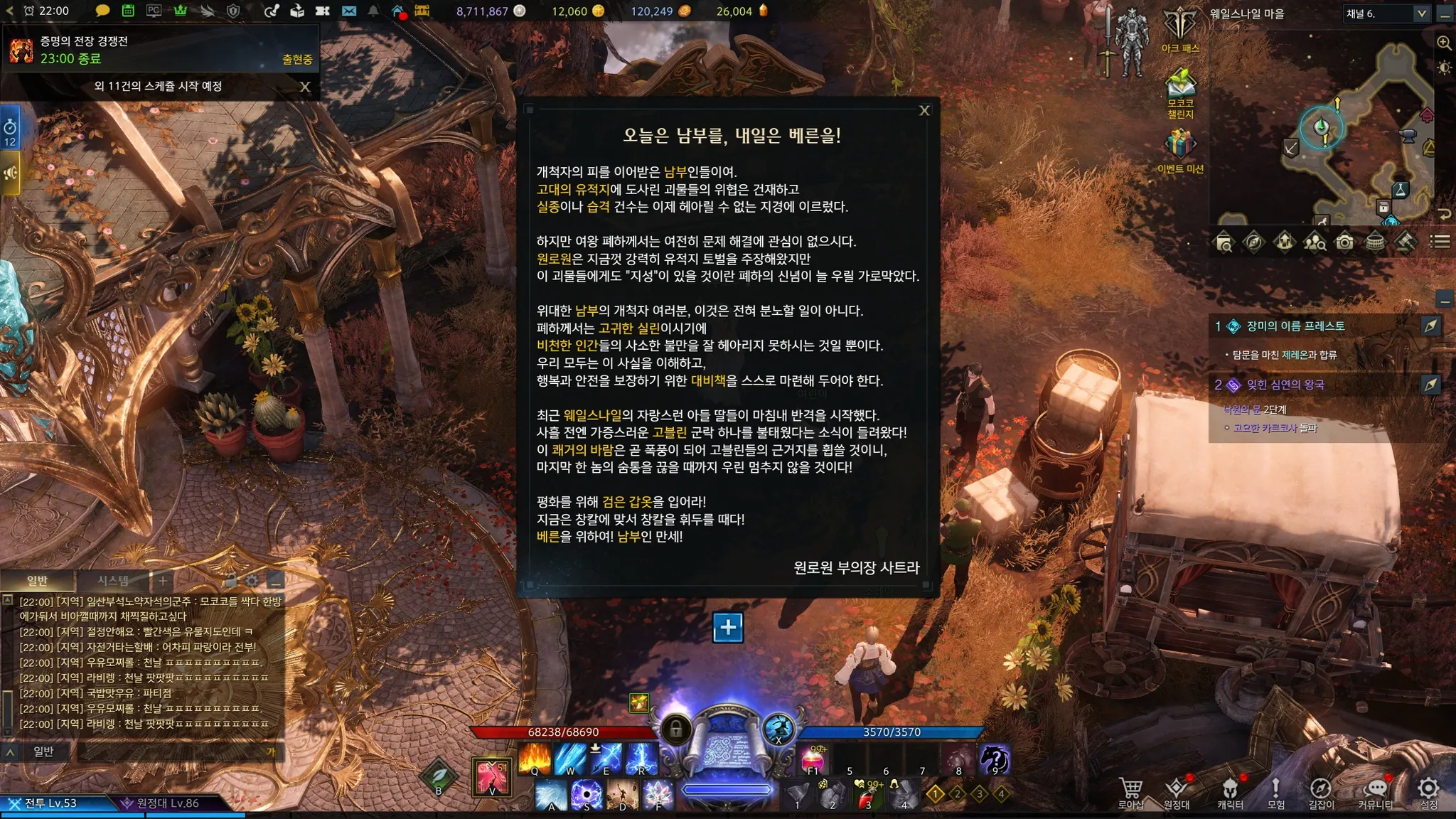The image size is (1456, 819).
Task: Dismiss the schedule notification with its X
Action: (305, 87)
